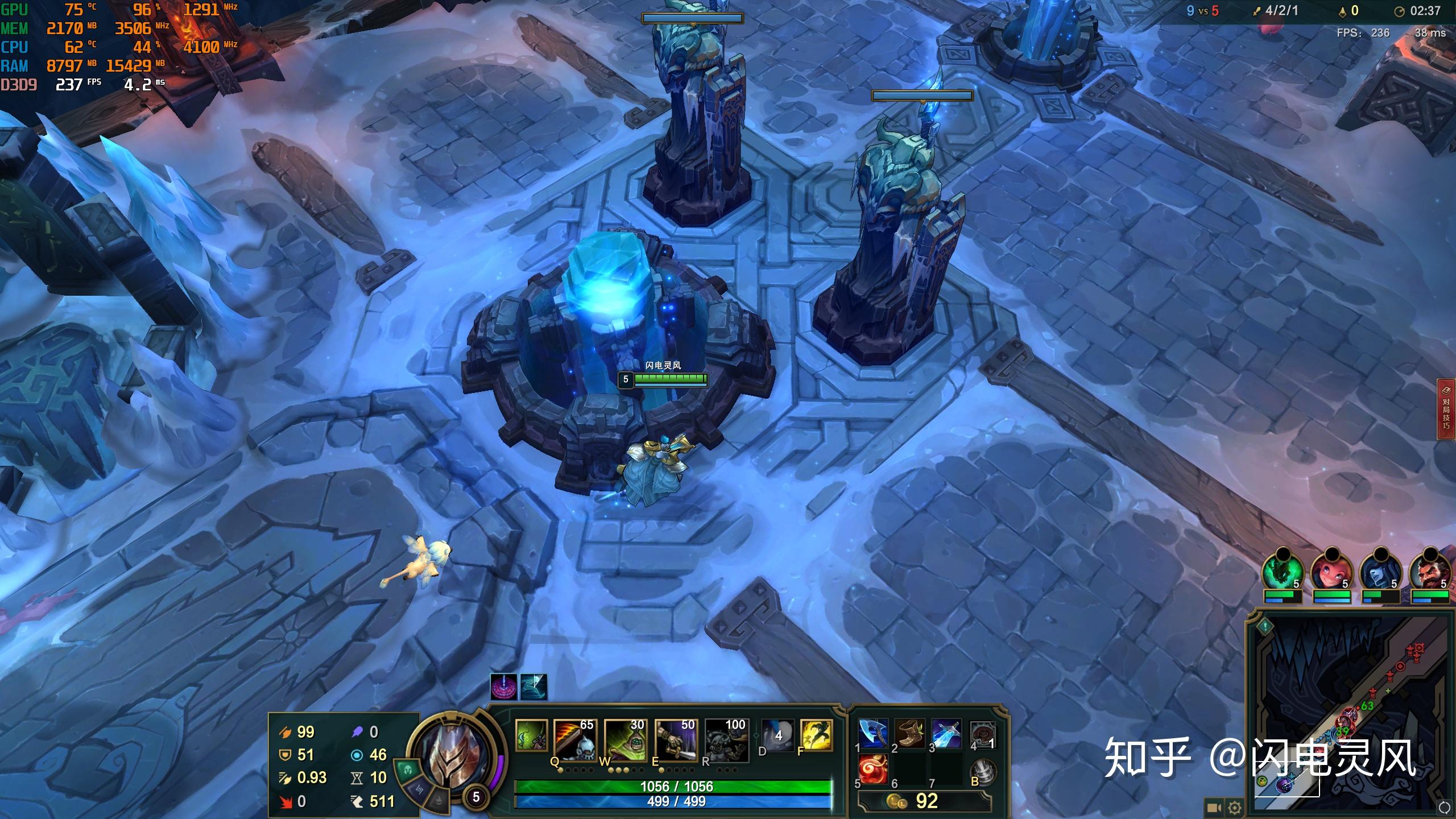
Task: Use the snowball summoner spell on D
Action: tap(777, 734)
